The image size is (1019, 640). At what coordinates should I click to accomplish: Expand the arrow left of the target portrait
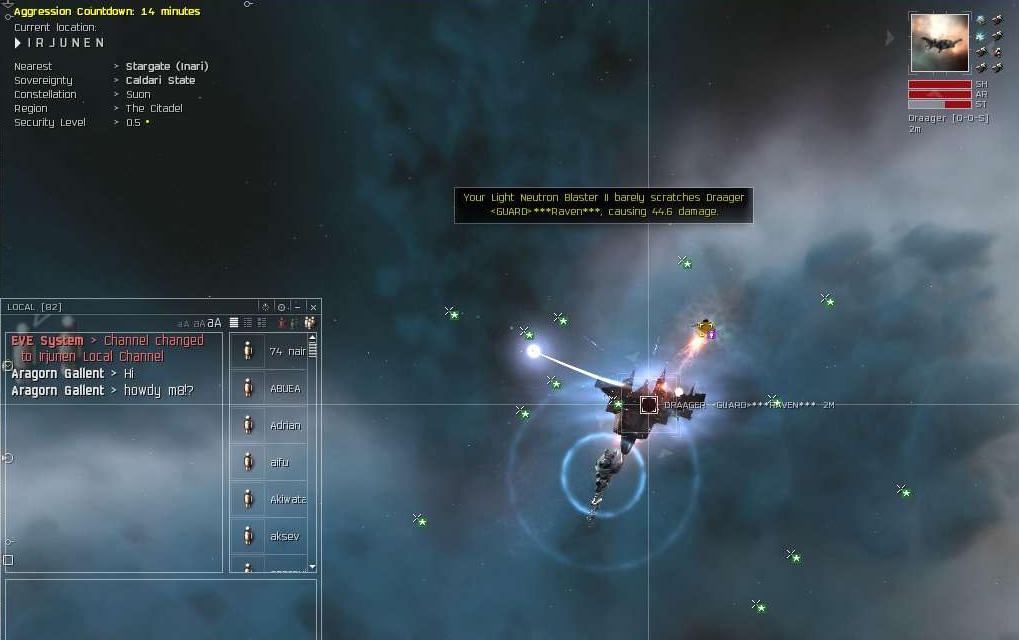(x=890, y=38)
